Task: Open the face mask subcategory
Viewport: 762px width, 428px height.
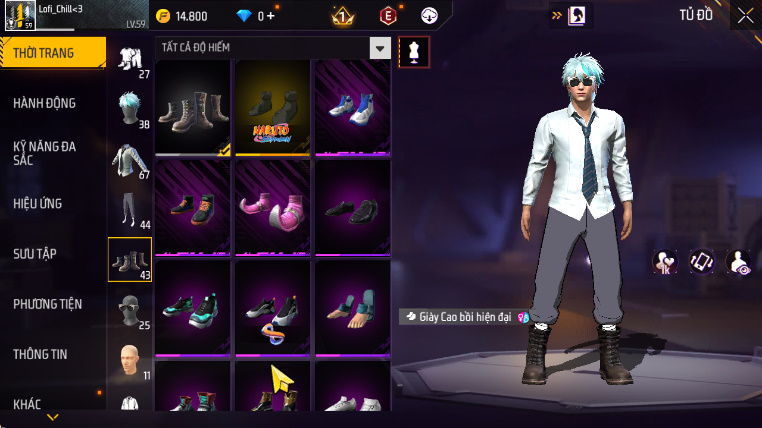Action: (x=130, y=310)
